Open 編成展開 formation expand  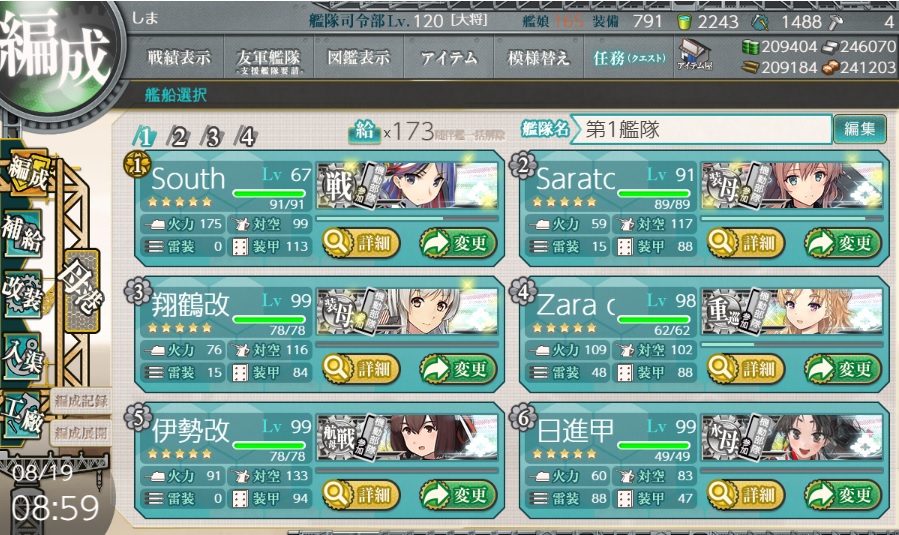(81, 433)
